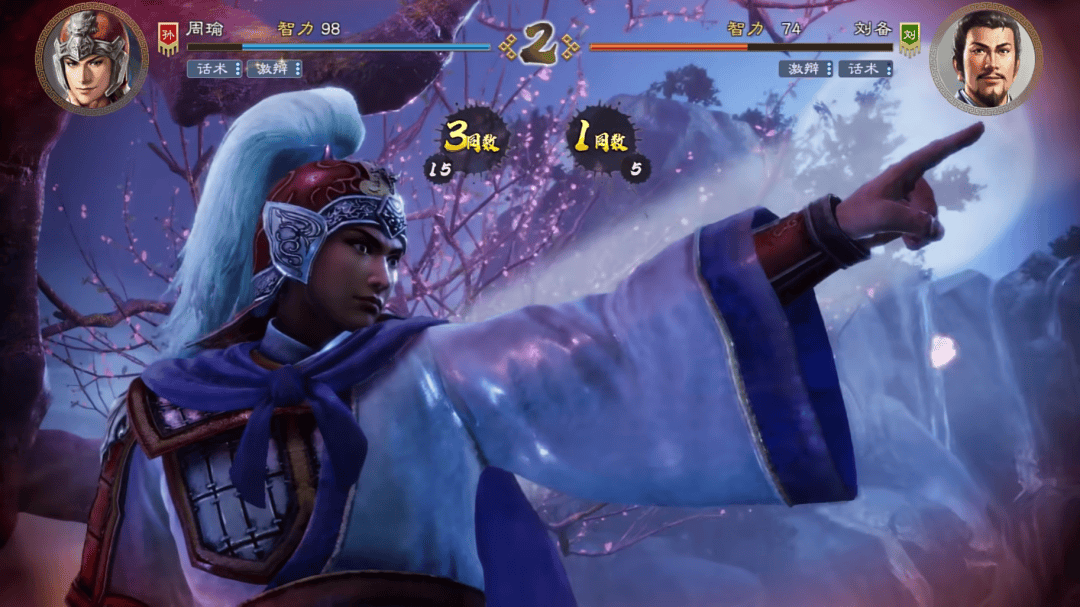Select Liu Bei's 话术 skill tag
The image size is (1080, 607).
(866, 68)
